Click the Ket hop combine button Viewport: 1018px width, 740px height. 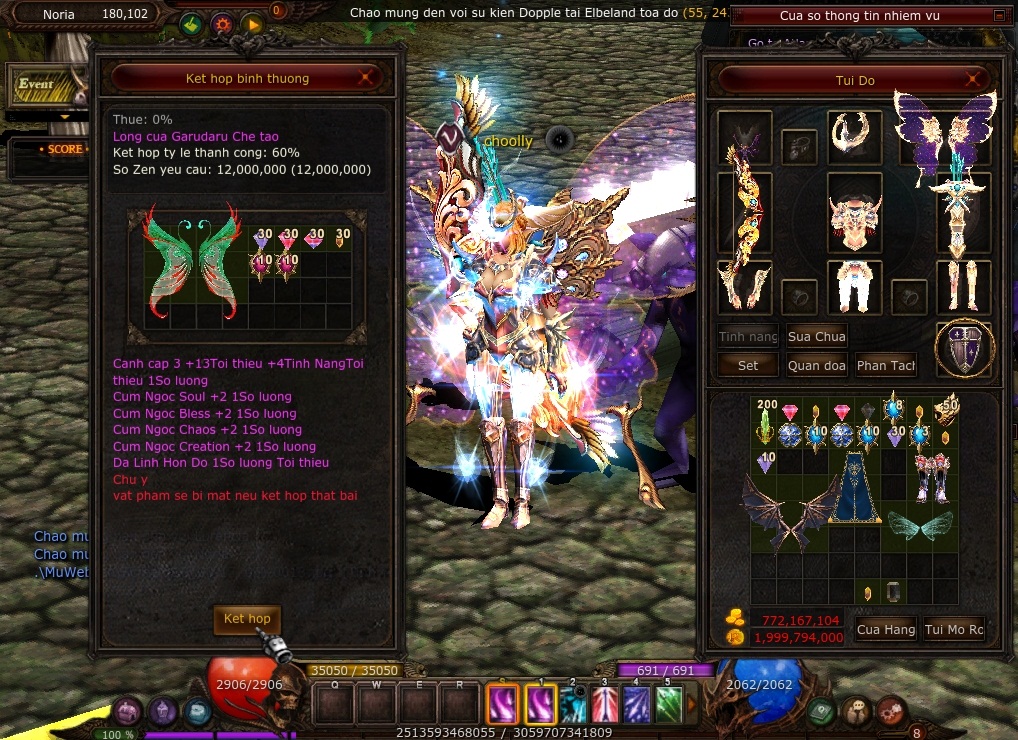click(x=247, y=619)
